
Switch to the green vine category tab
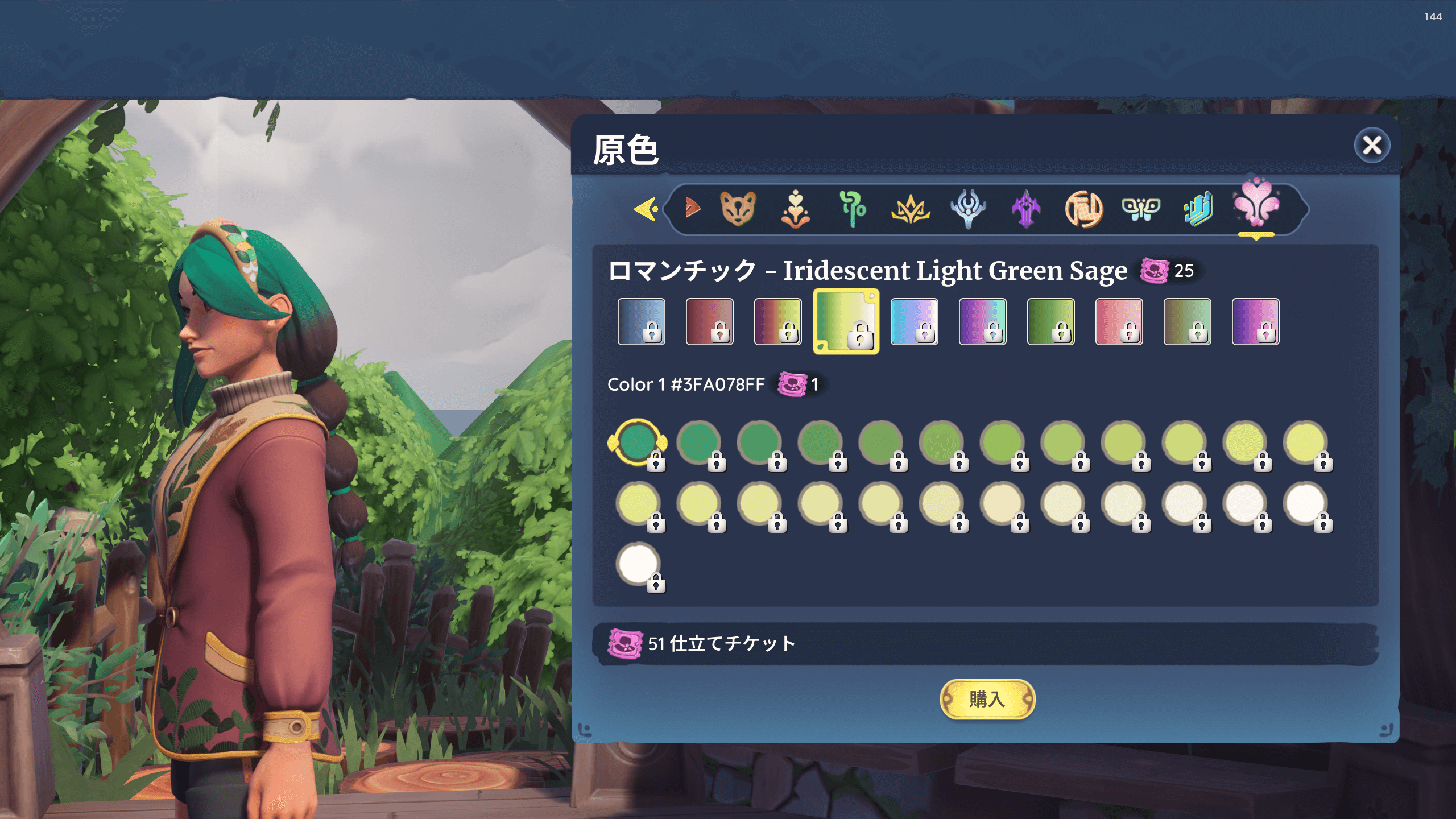[x=853, y=209]
